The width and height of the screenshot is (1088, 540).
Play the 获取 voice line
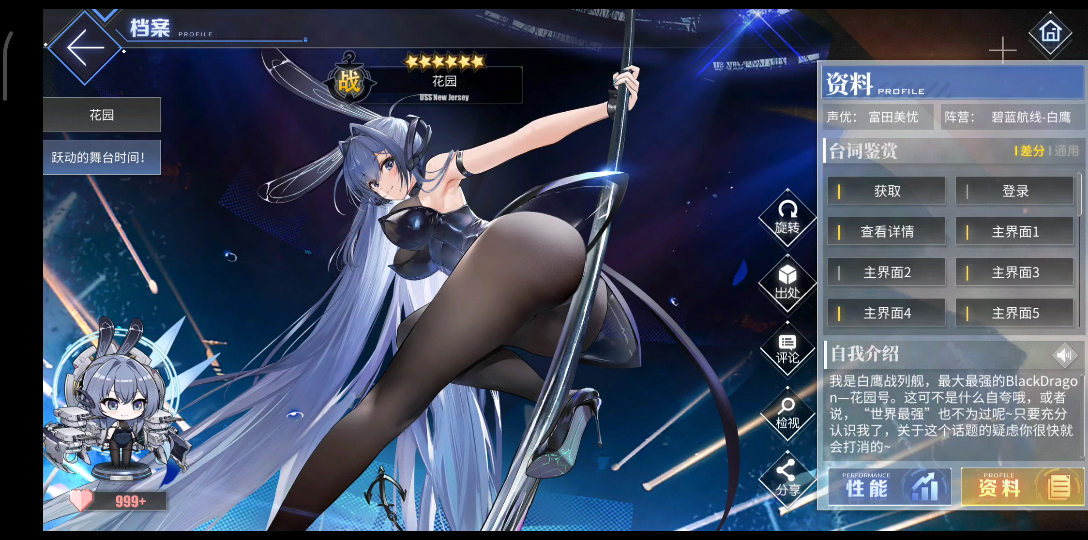[887, 191]
